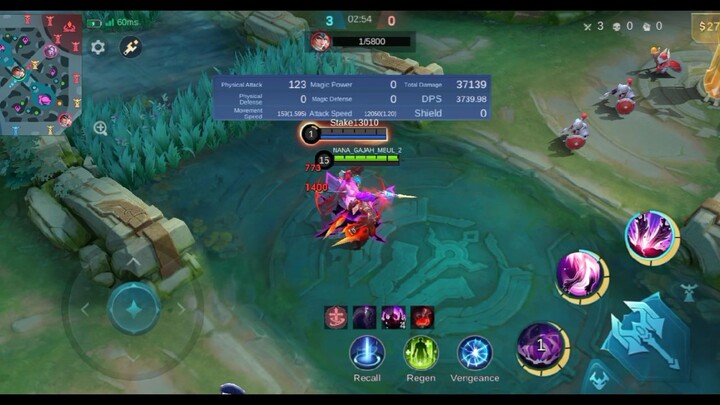Tap the movement joystick center
720x405 pixels.
tap(133, 307)
